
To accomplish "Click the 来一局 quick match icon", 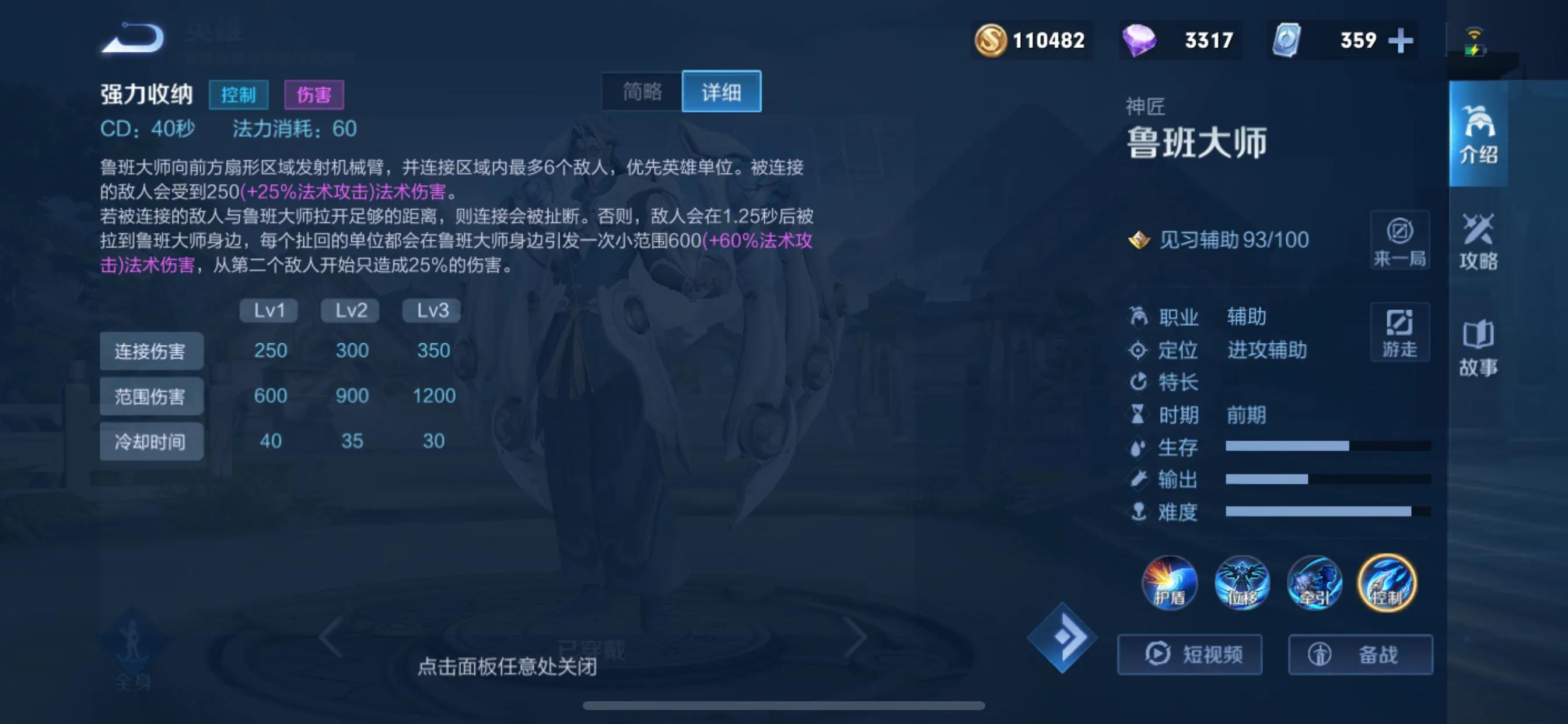I will tap(1399, 241).
